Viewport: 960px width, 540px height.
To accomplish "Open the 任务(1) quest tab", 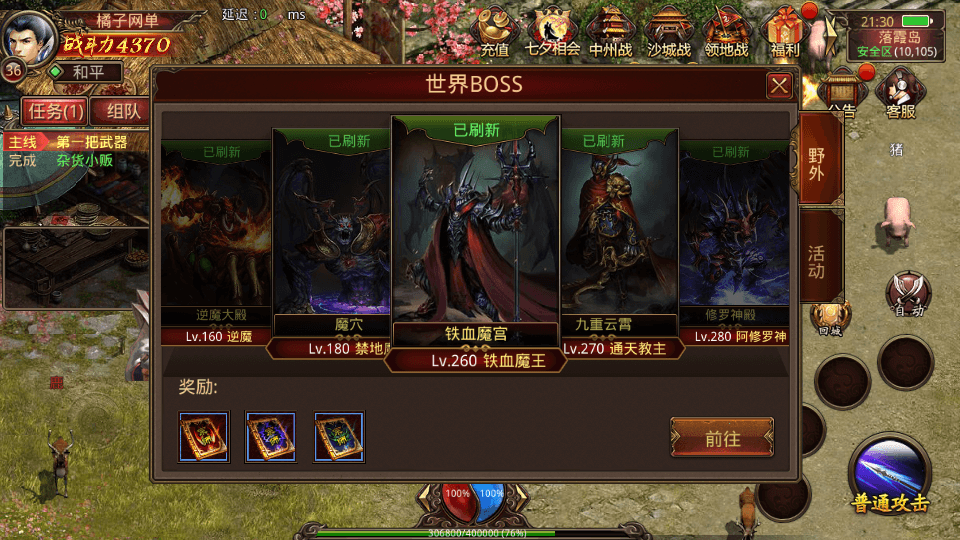I will click(55, 111).
